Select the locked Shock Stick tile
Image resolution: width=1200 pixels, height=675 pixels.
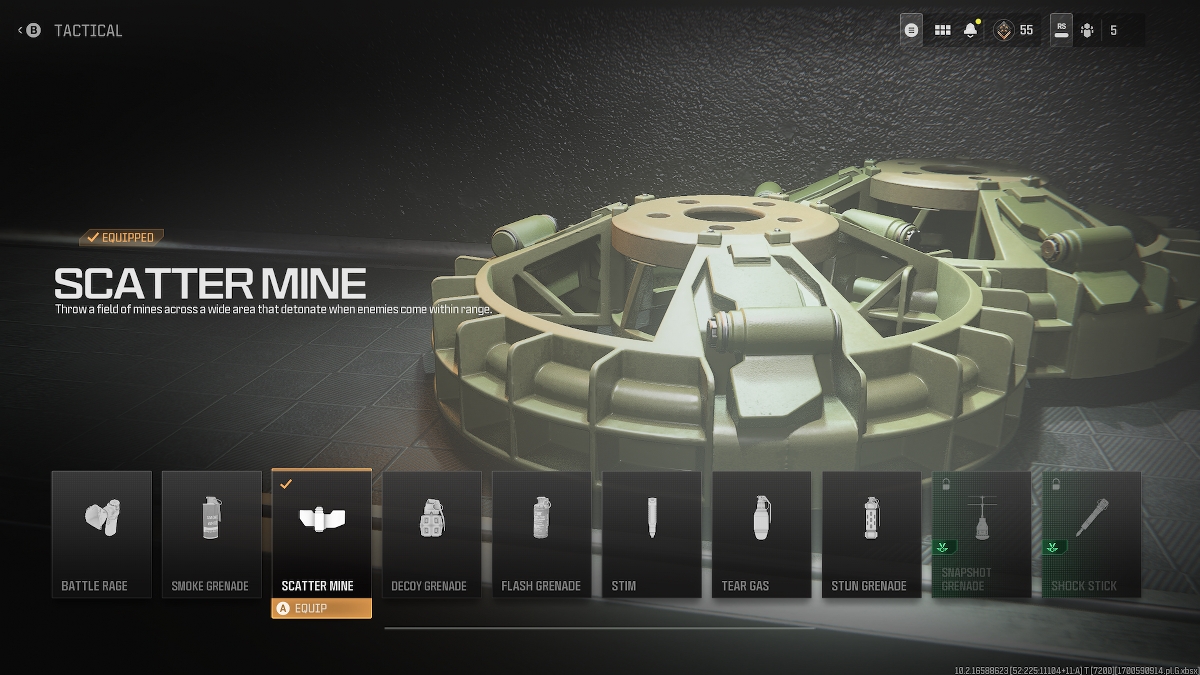[x=1092, y=534]
